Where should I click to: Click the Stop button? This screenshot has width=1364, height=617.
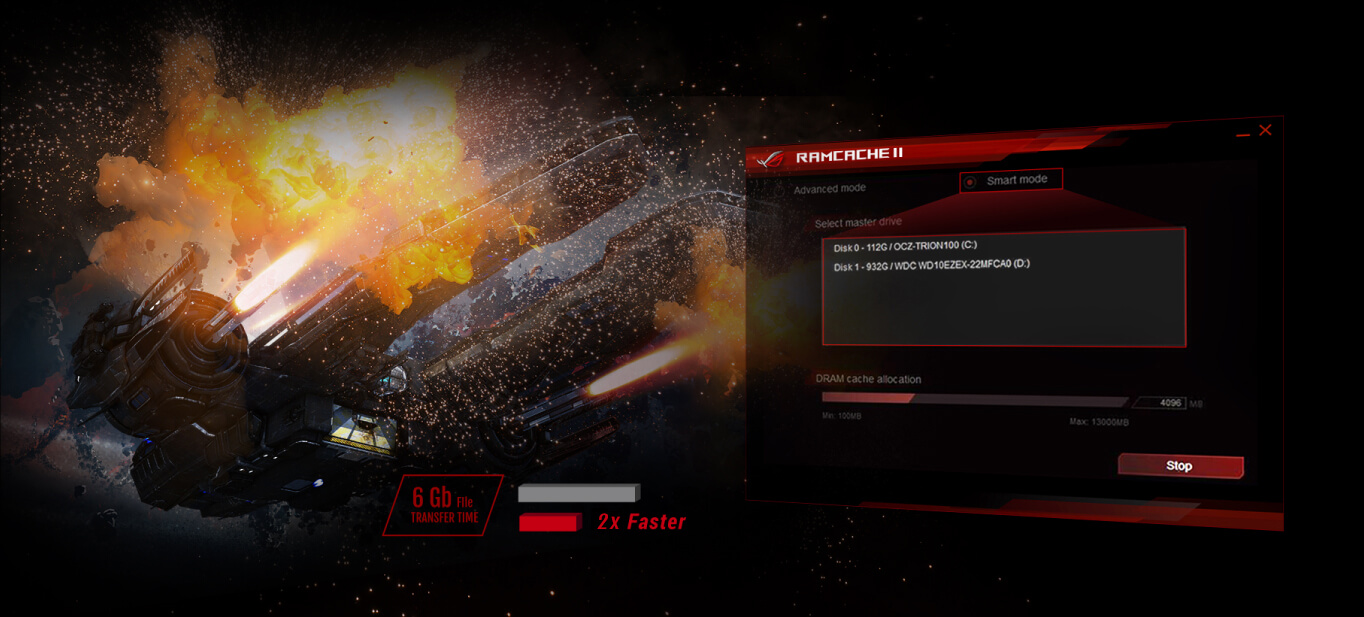click(1180, 466)
